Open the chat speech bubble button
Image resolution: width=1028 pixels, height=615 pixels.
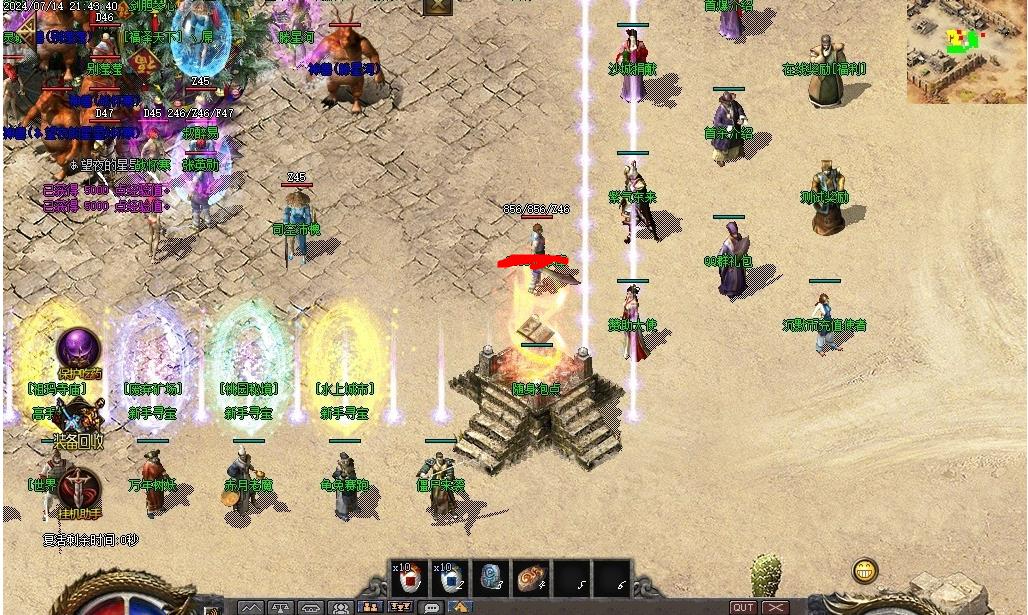click(432, 607)
